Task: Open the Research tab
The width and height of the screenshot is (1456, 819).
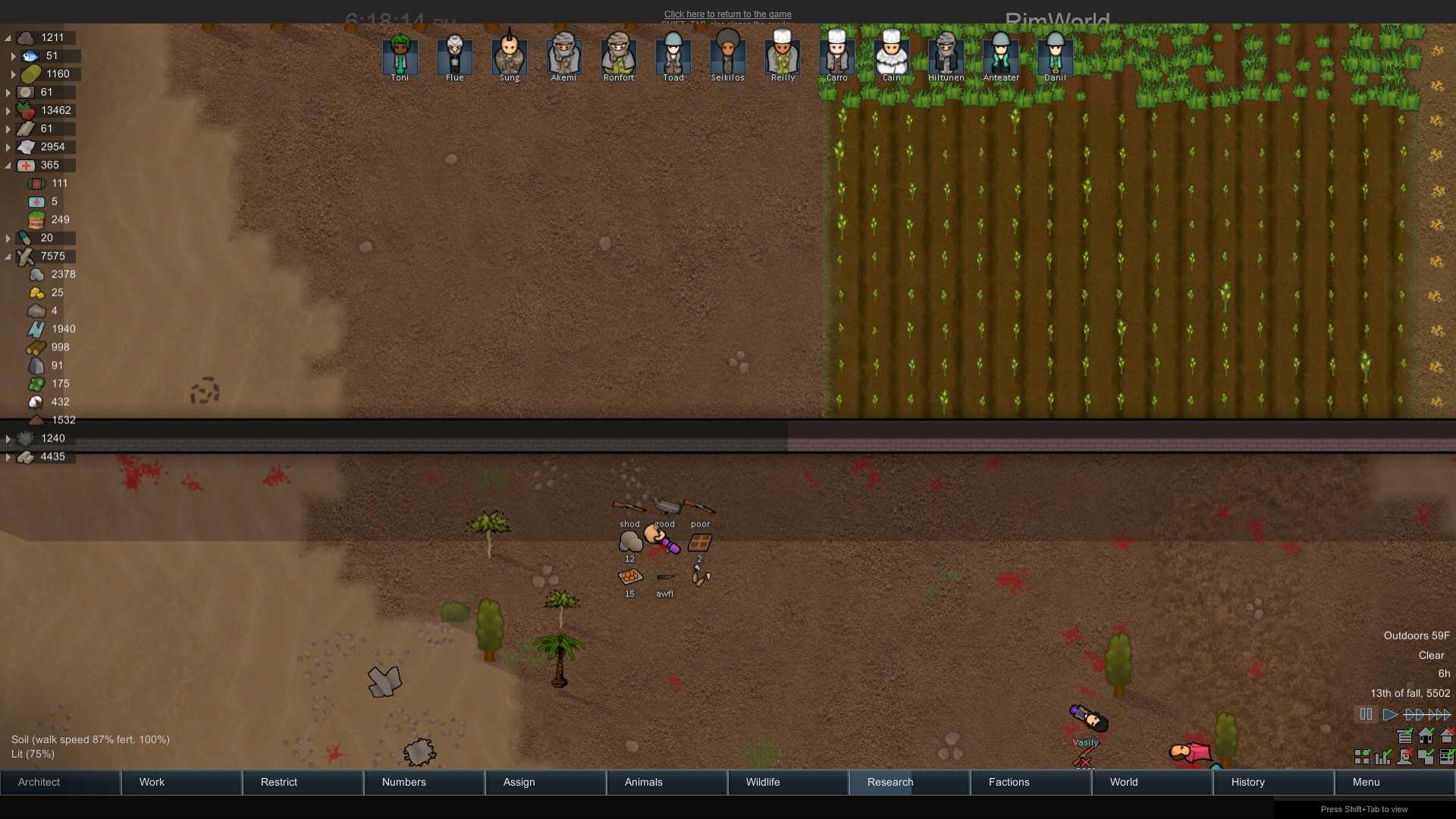Action: coord(910,782)
